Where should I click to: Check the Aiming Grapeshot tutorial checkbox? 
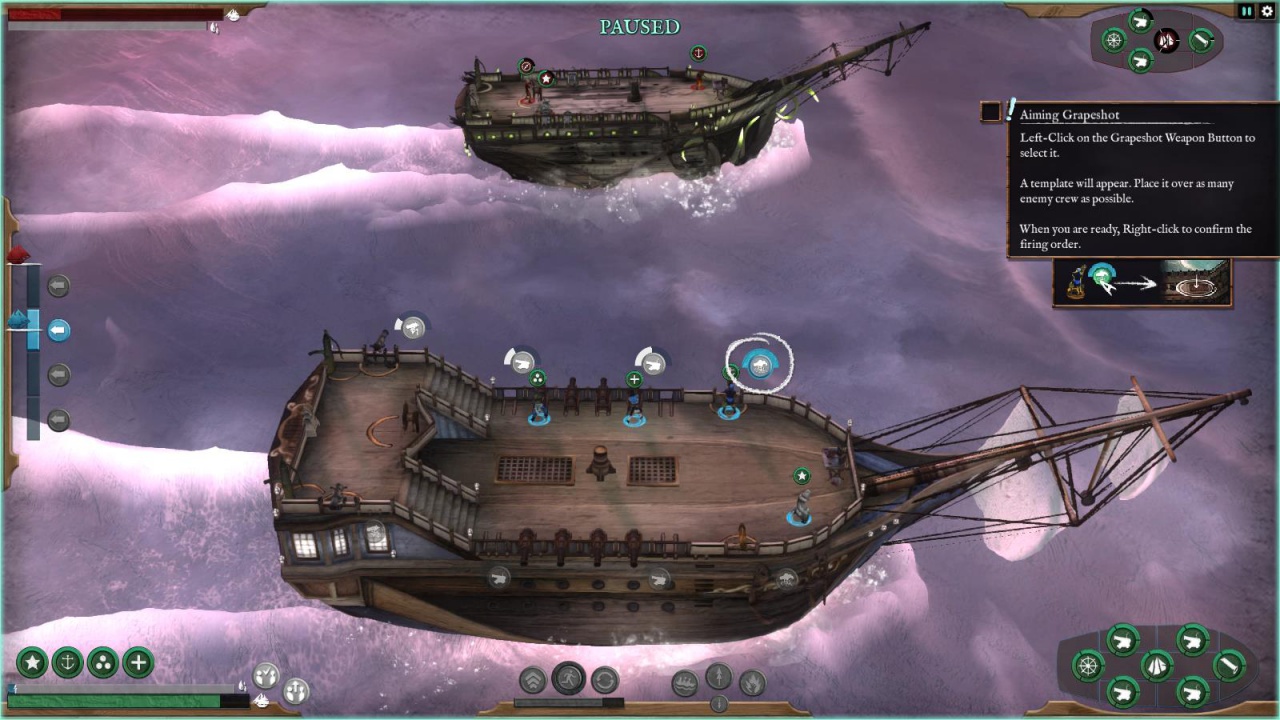(990, 113)
